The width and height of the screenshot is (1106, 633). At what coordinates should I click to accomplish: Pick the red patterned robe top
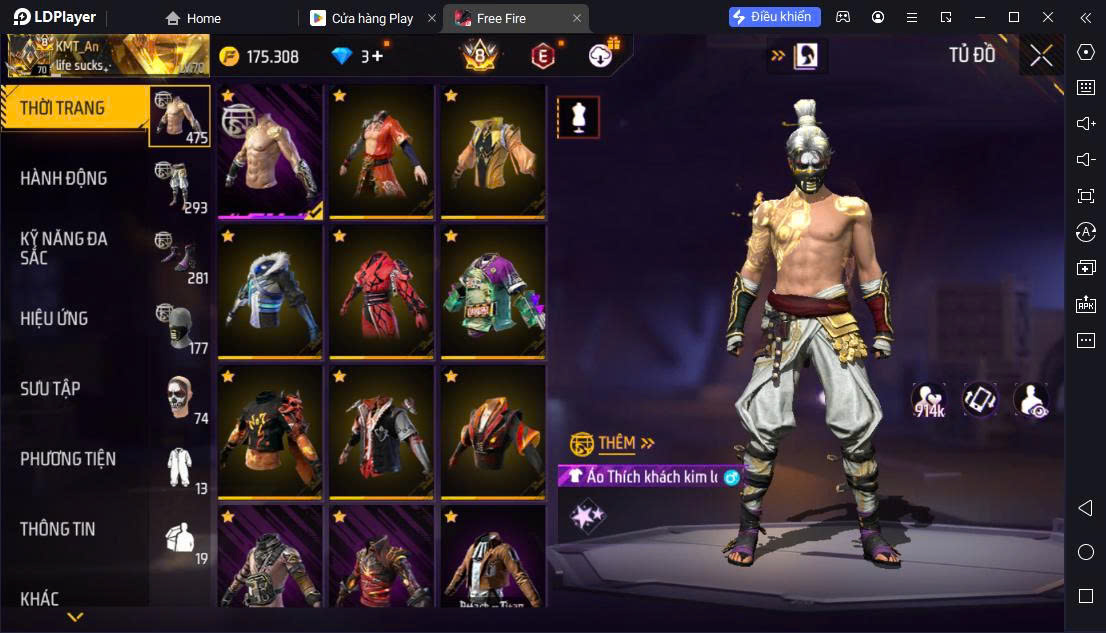382,292
